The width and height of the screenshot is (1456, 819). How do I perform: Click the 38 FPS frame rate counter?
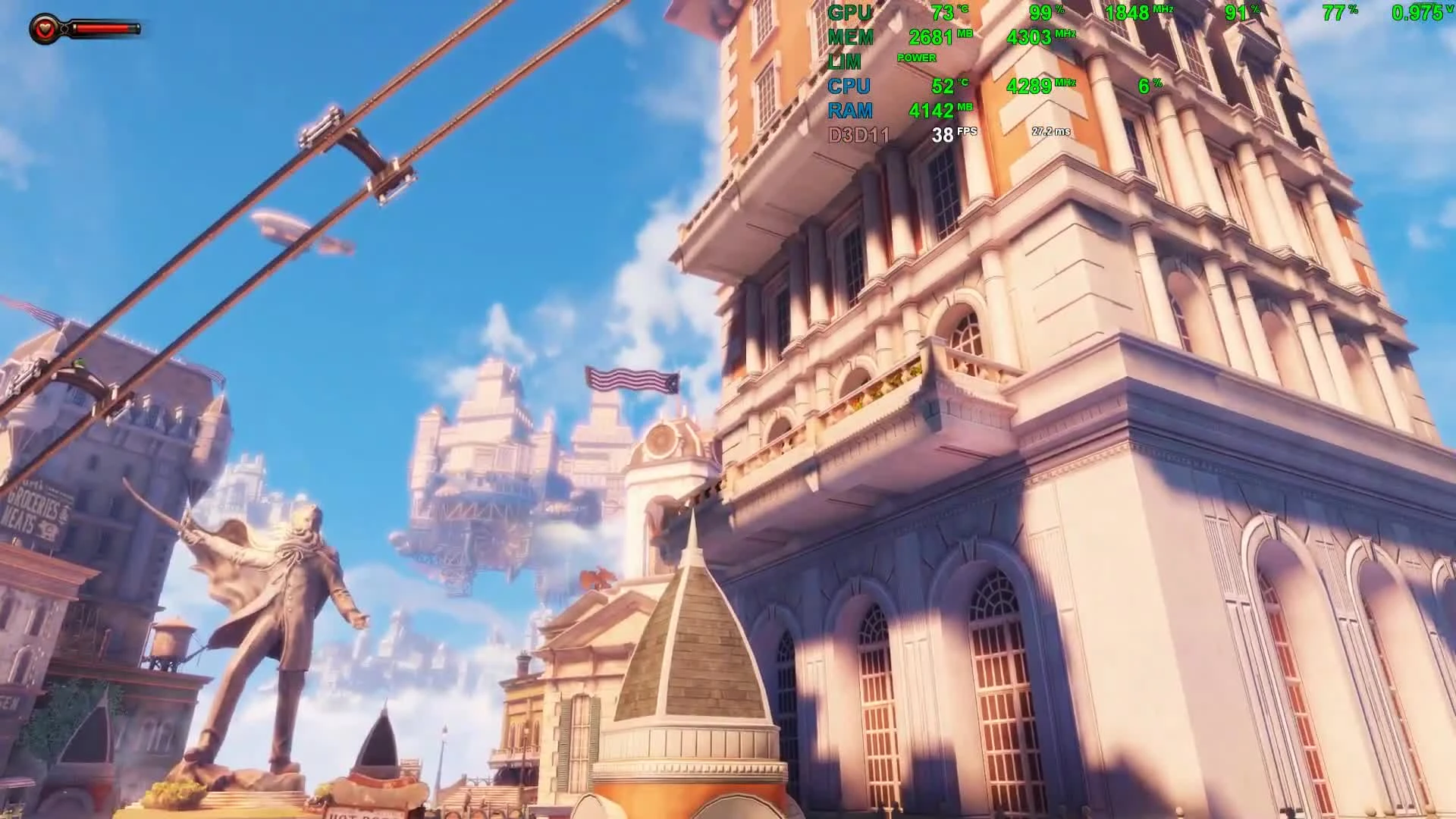click(x=946, y=134)
